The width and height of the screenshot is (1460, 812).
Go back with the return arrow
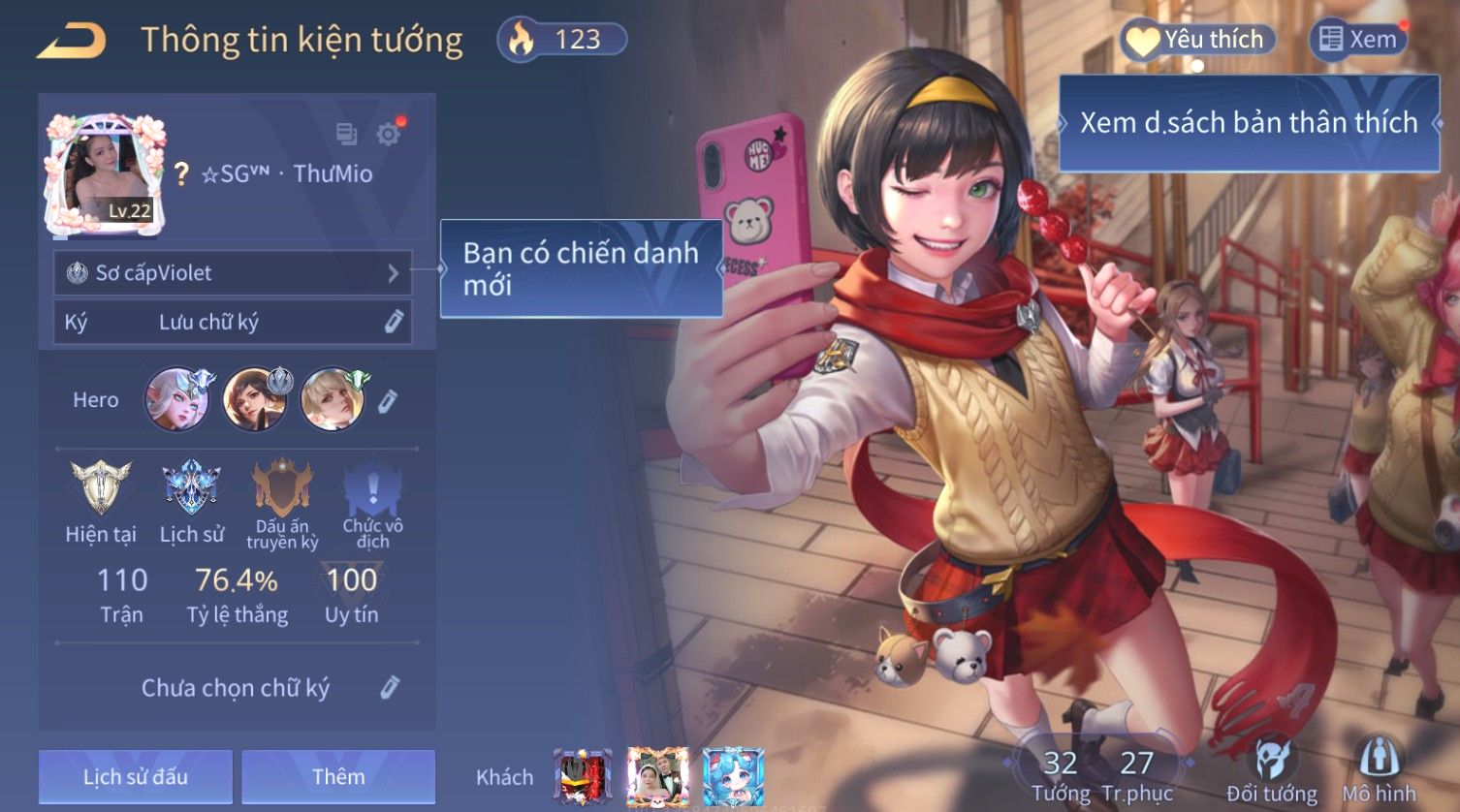pyautogui.click(x=72, y=41)
